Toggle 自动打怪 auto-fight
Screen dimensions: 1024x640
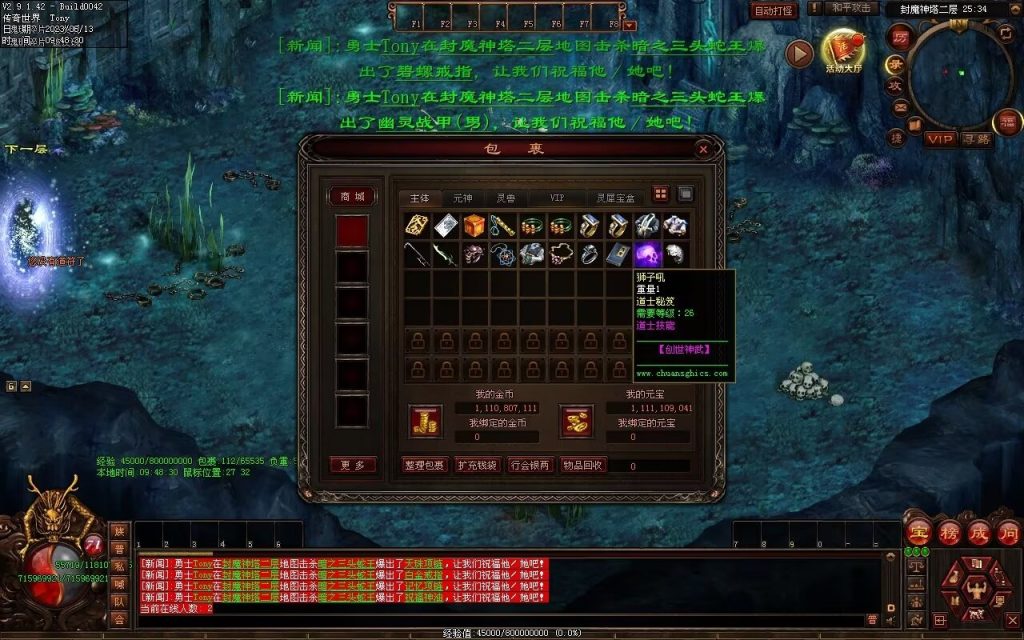coord(774,11)
